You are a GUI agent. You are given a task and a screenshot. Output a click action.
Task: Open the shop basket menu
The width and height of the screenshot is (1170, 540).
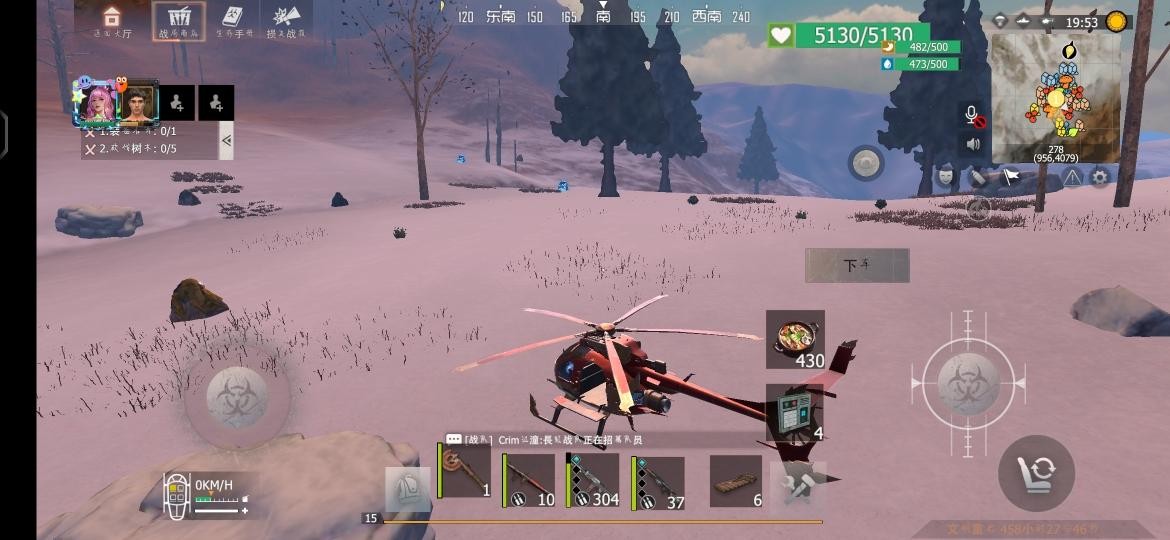179,20
